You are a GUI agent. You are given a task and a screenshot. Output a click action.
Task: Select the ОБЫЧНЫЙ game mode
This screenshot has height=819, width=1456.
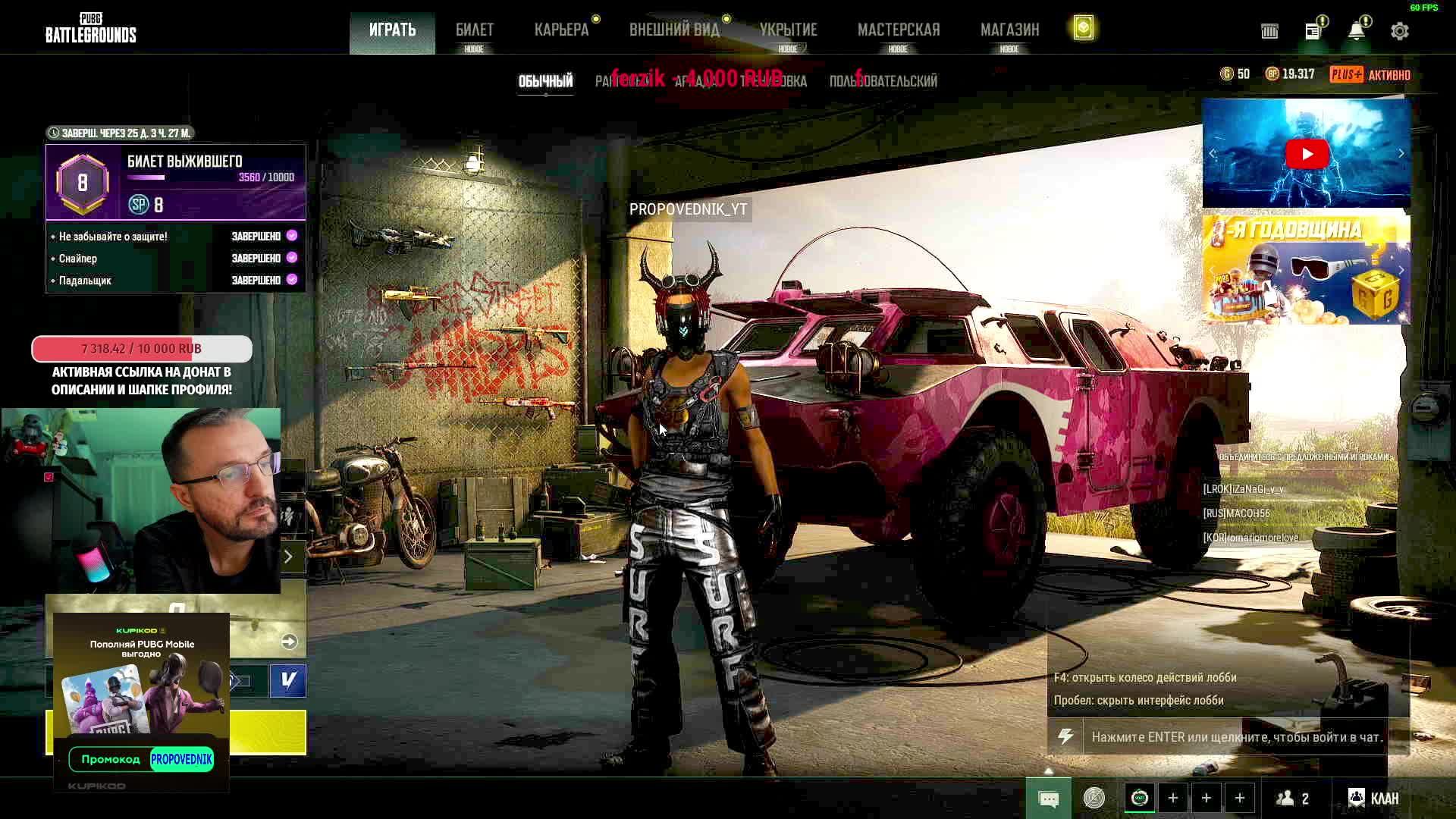545,81
